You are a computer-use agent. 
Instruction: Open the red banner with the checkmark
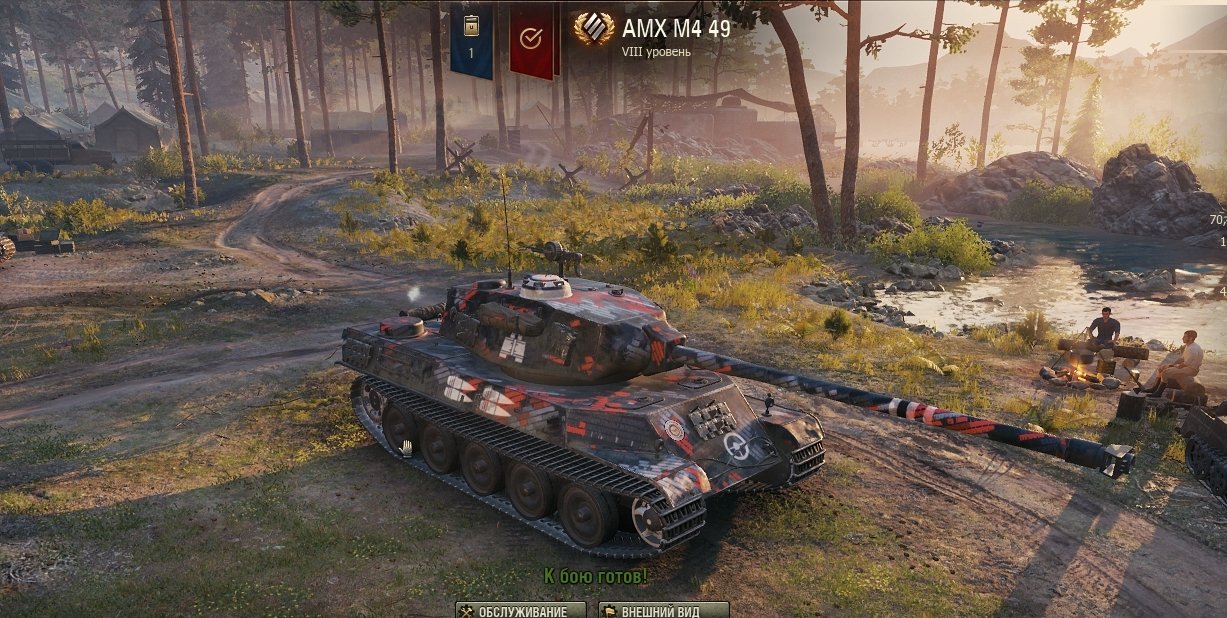click(x=531, y=40)
